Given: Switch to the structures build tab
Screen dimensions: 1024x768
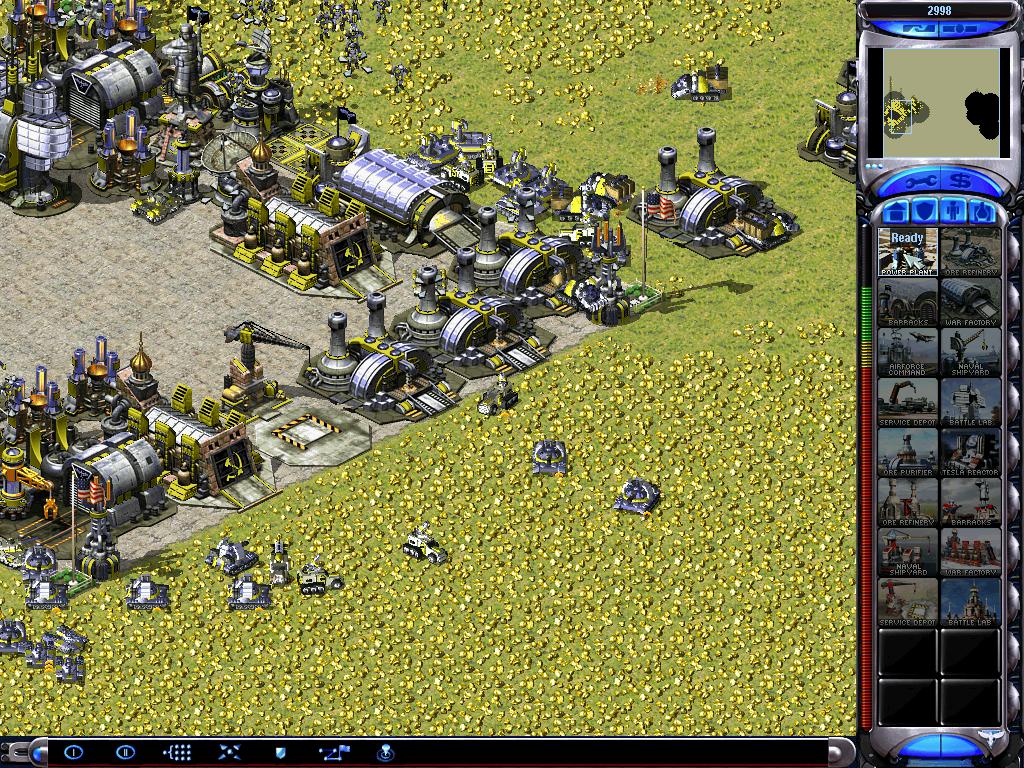Looking at the screenshot, I should pyautogui.click(x=895, y=212).
